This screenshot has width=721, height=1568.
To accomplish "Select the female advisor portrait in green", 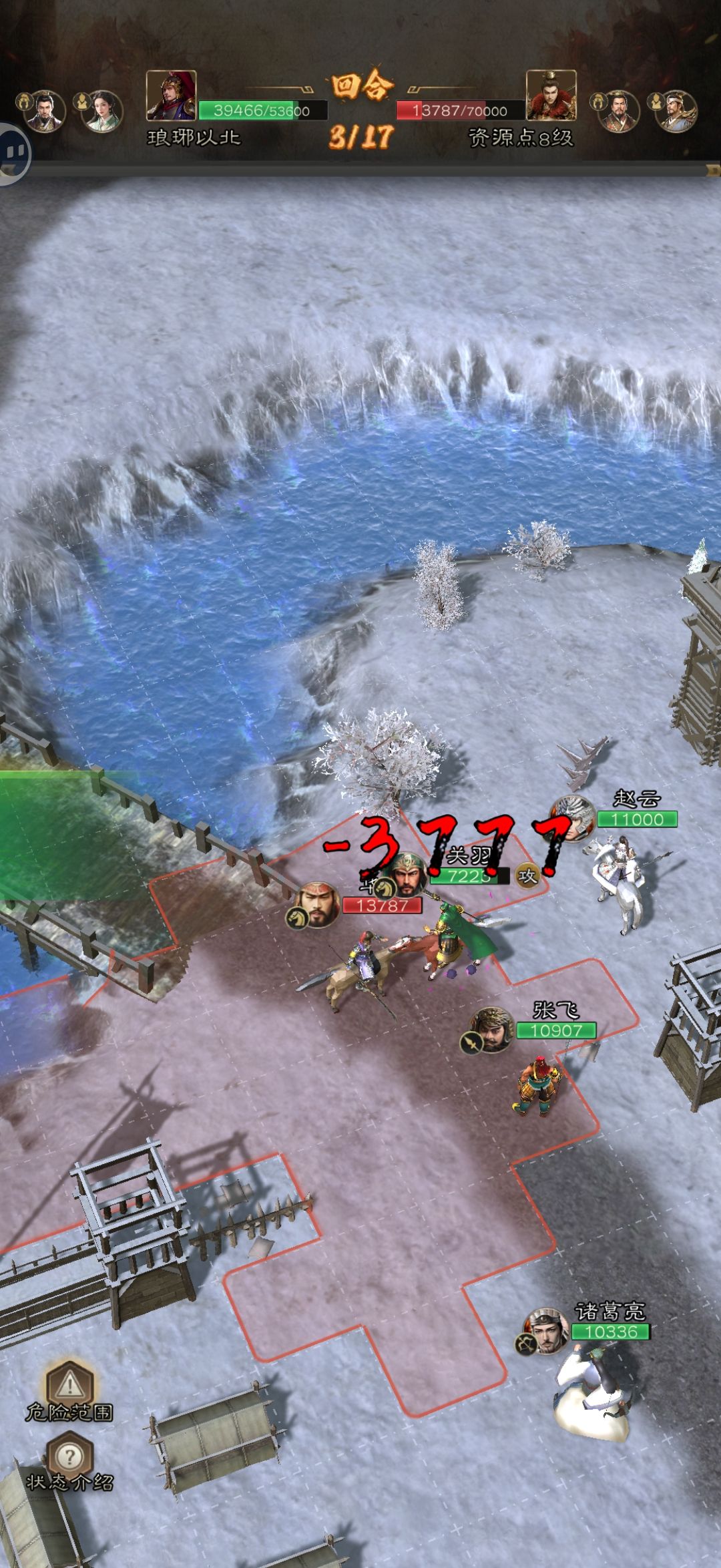I will 101,111.
